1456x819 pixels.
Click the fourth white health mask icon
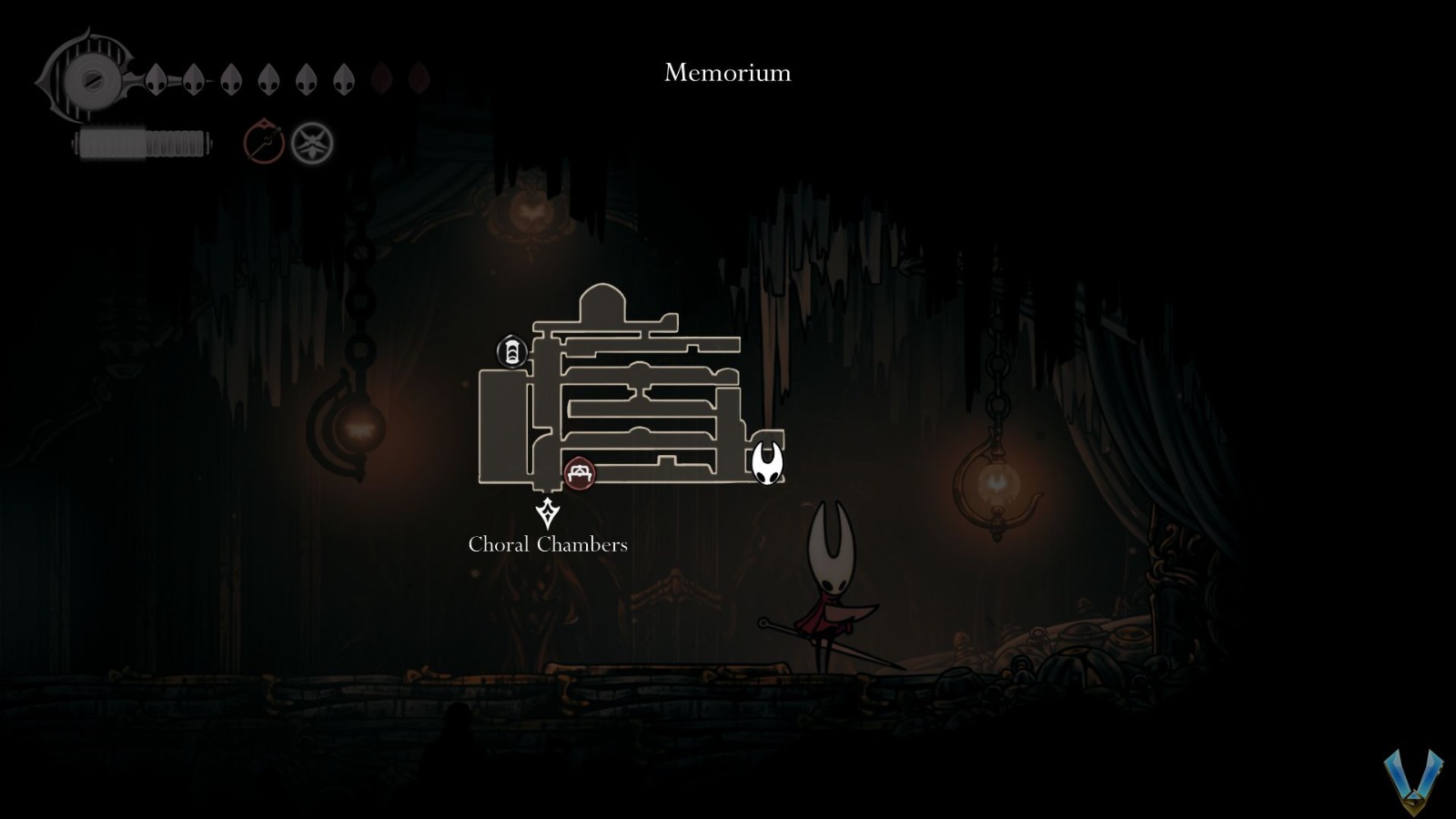click(268, 78)
